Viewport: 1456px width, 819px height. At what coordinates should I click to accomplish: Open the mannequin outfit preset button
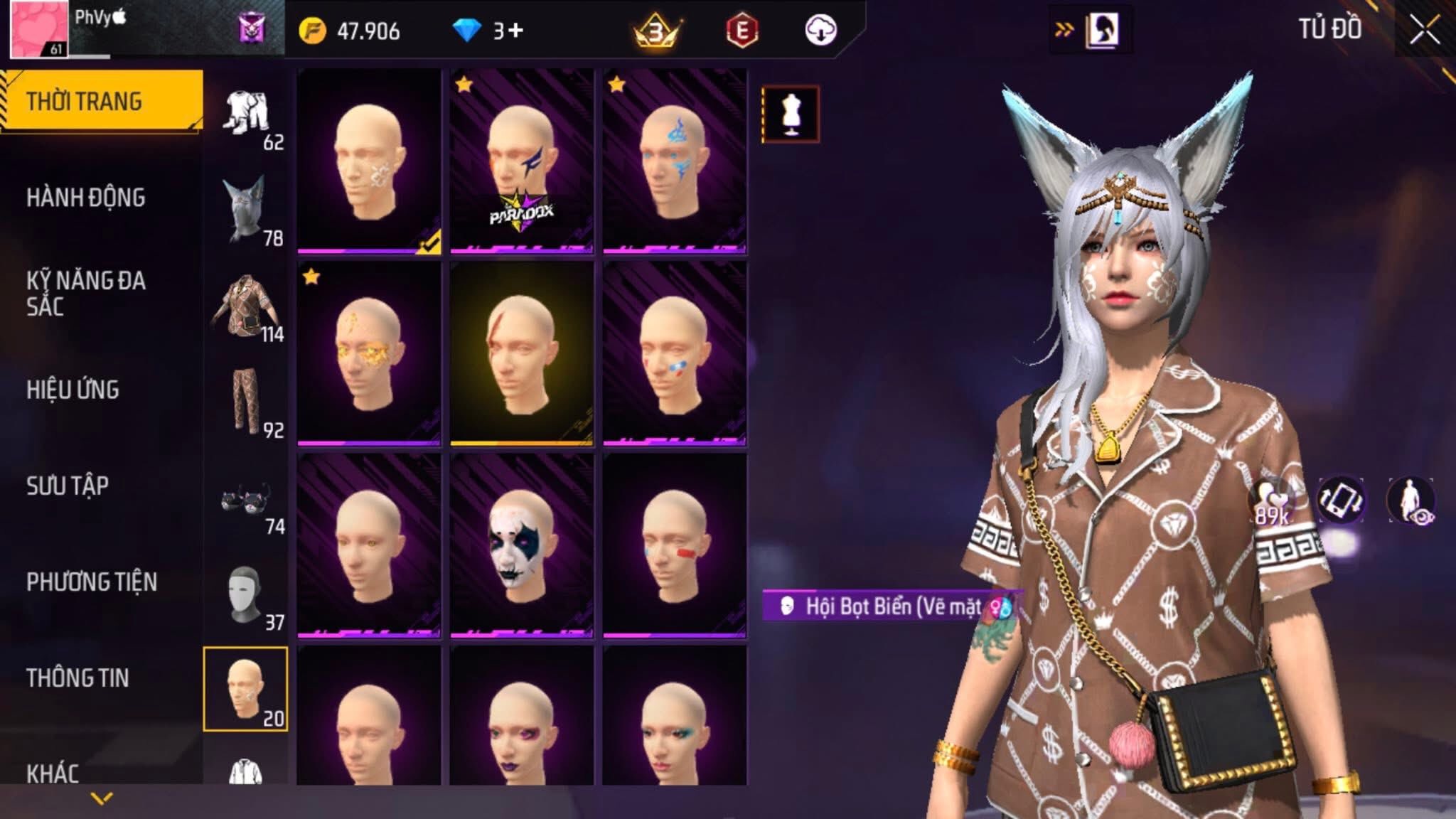point(791,114)
